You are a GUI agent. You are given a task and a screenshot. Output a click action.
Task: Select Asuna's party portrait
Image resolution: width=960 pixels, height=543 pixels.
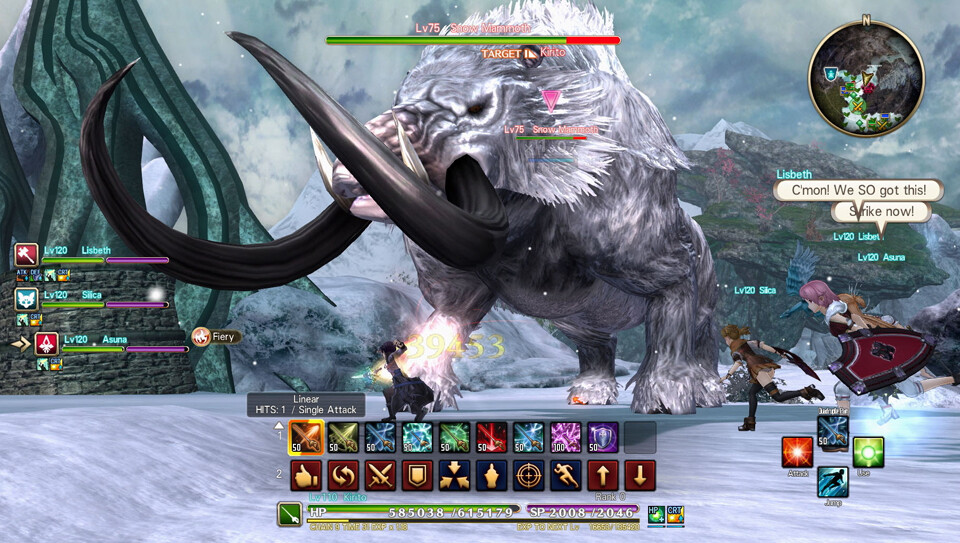coord(46,343)
